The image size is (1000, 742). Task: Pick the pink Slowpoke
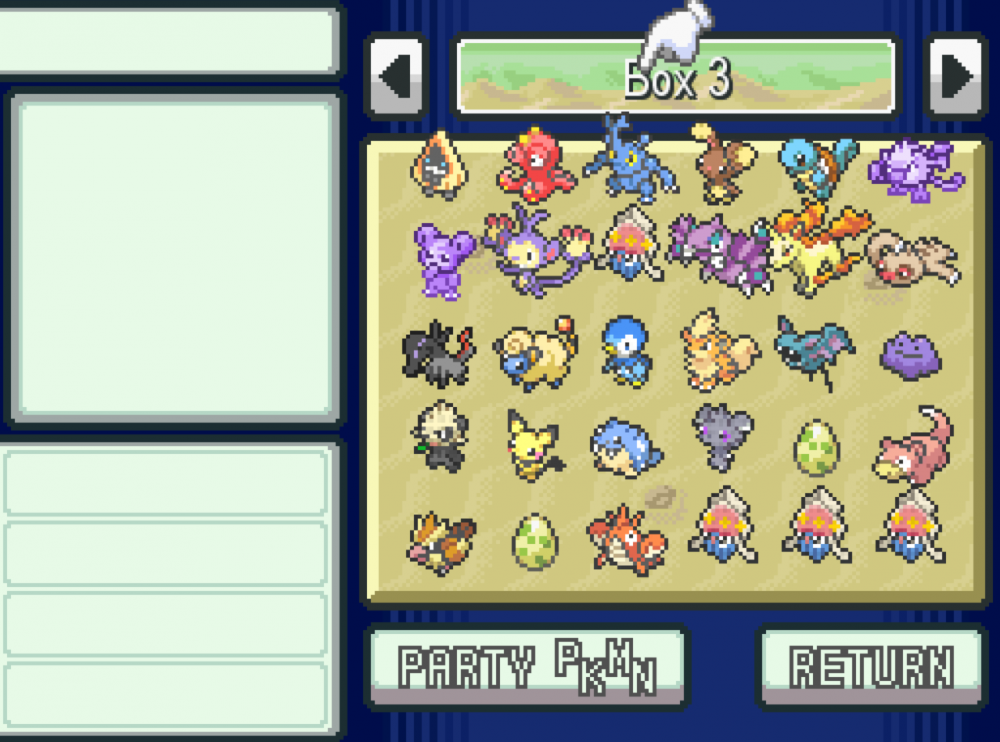coord(912,445)
